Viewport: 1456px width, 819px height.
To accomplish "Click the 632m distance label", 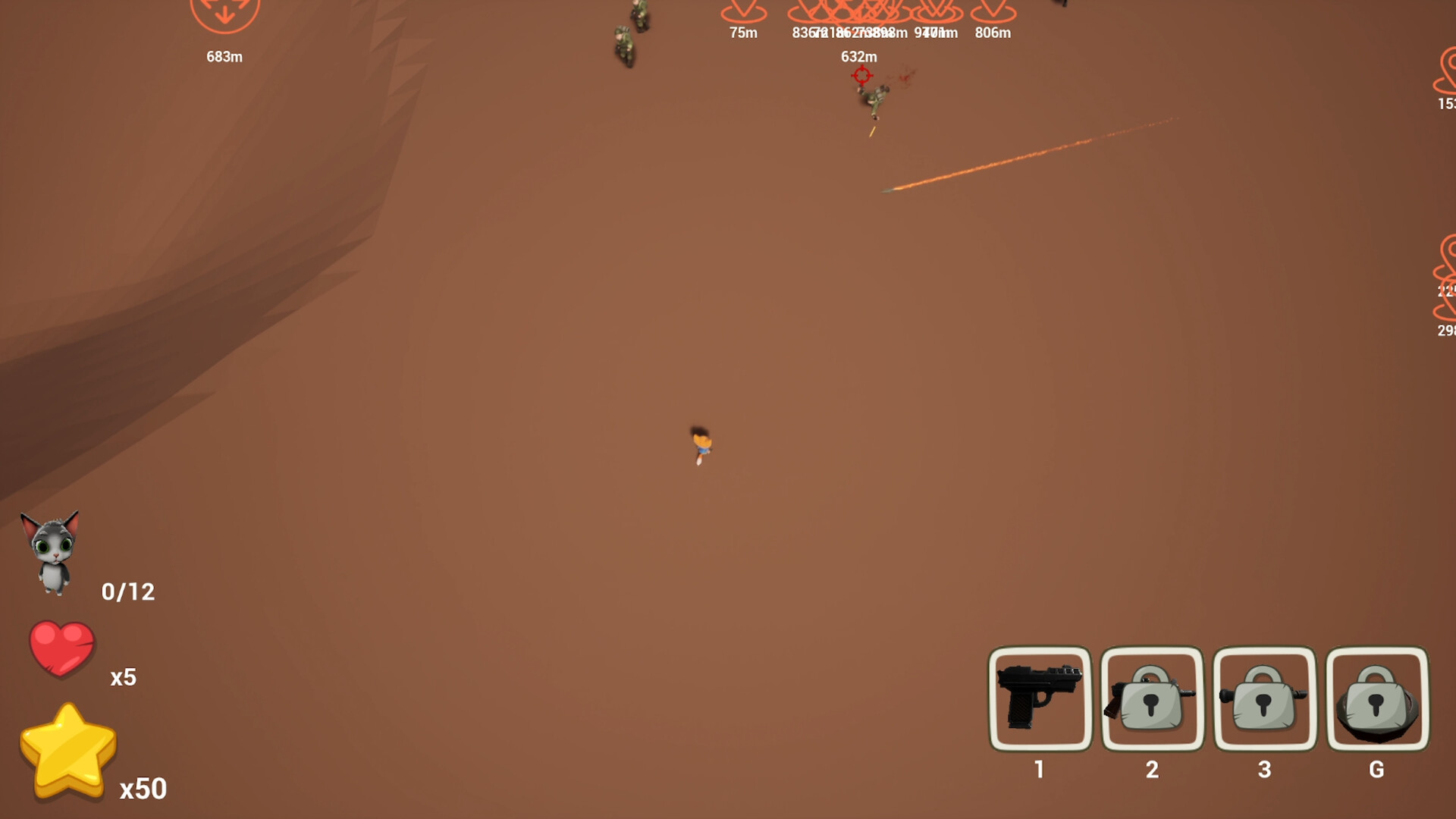I will pos(858,56).
